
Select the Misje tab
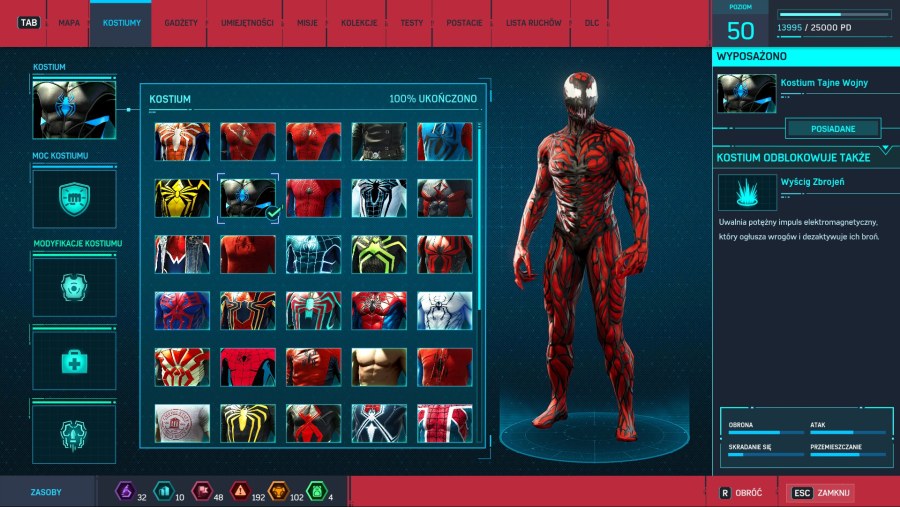pyautogui.click(x=307, y=22)
